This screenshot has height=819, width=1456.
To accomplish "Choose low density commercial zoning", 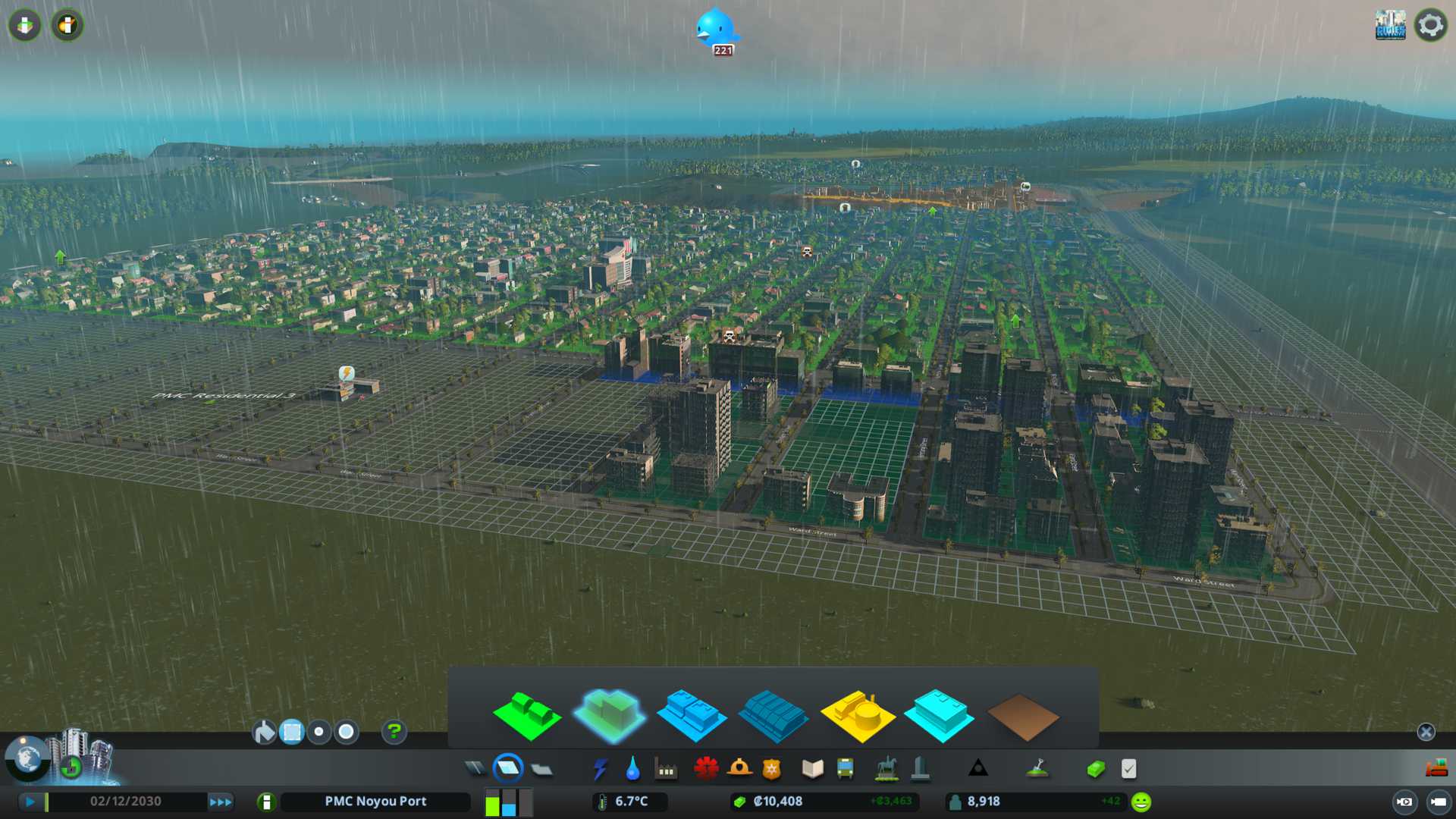I will pos(691,717).
